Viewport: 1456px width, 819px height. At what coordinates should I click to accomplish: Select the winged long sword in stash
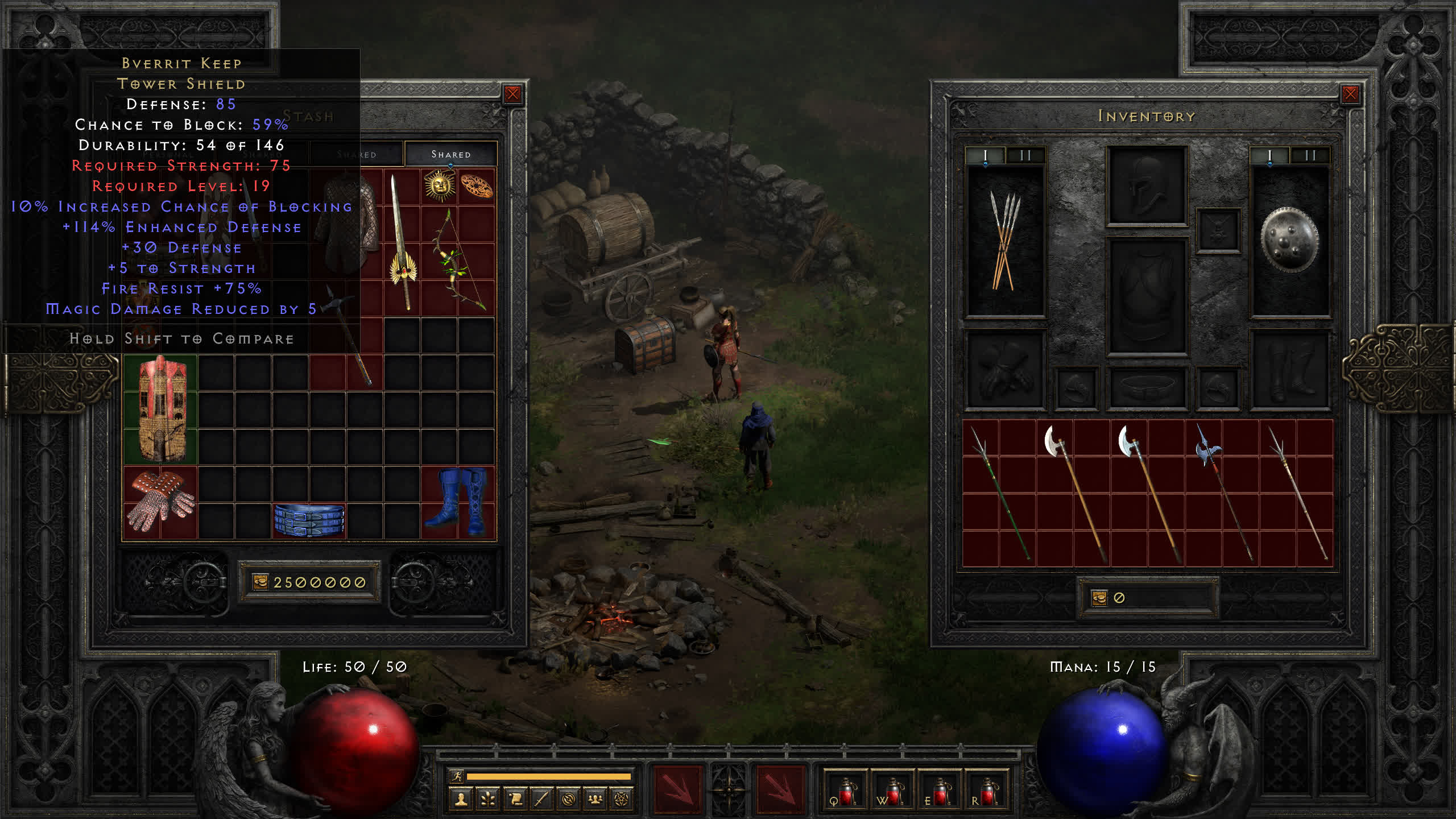coord(403,243)
